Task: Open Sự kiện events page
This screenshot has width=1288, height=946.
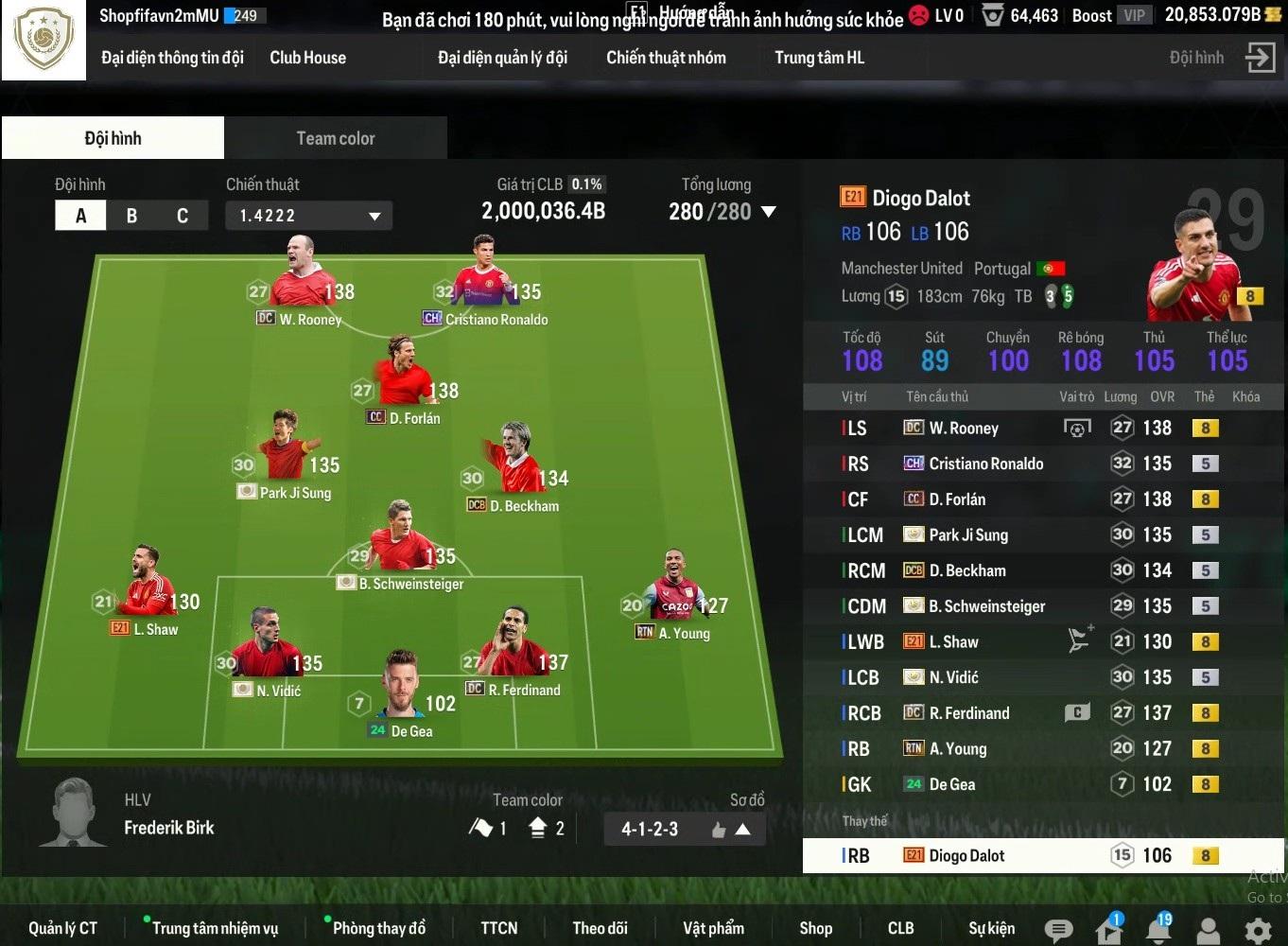Action: click(x=991, y=928)
